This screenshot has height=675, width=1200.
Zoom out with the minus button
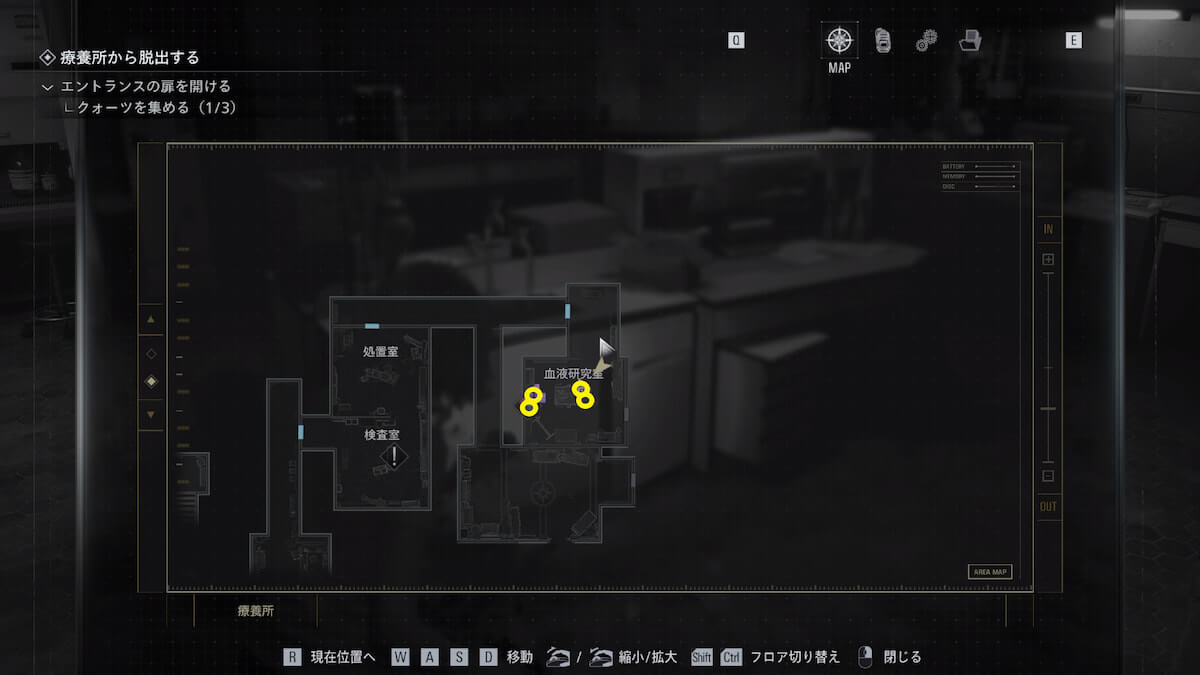[1048, 476]
